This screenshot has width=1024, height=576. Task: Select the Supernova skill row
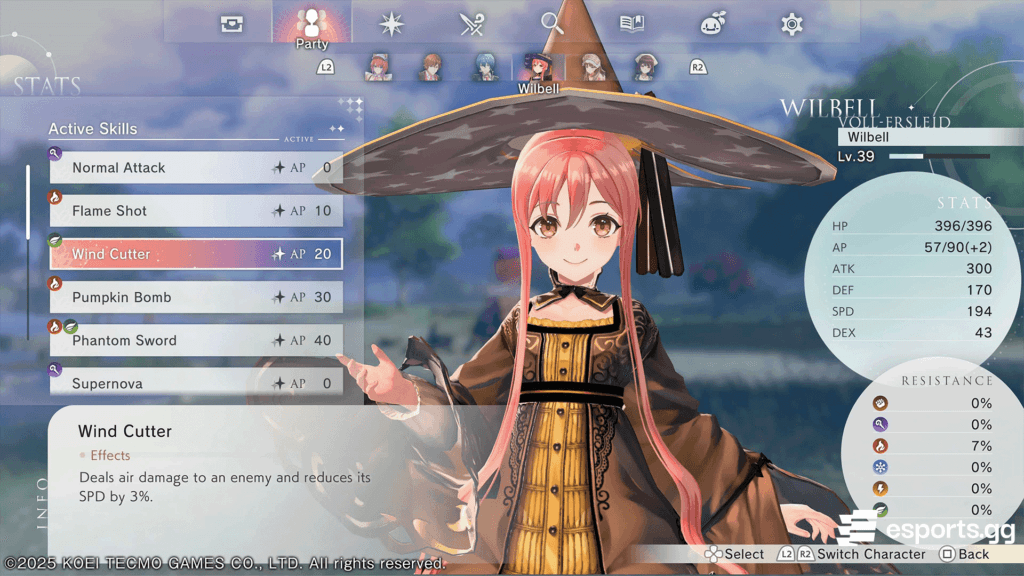point(196,383)
